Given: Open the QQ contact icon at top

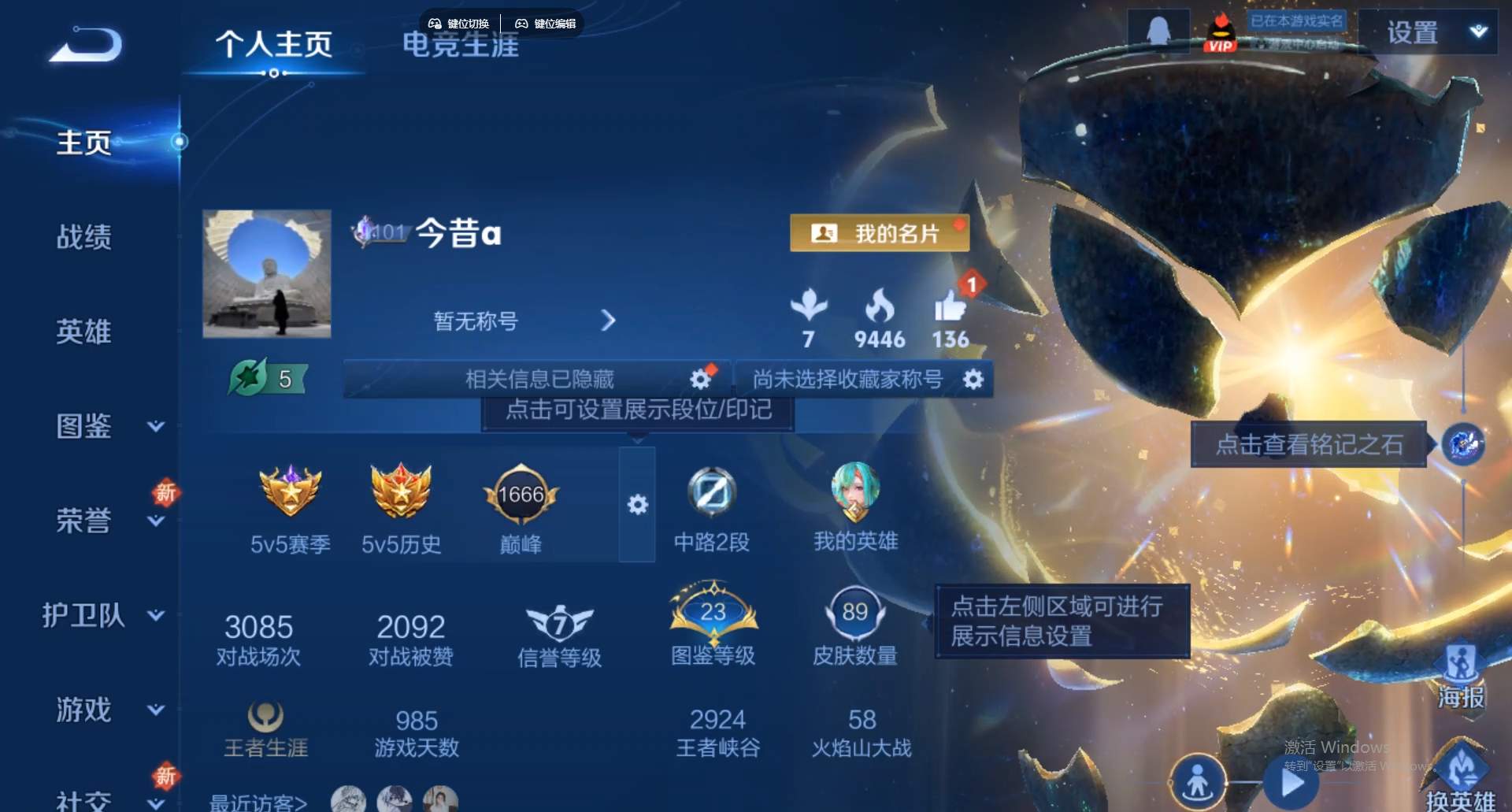Looking at the screenshot, I should [1160, 32].
